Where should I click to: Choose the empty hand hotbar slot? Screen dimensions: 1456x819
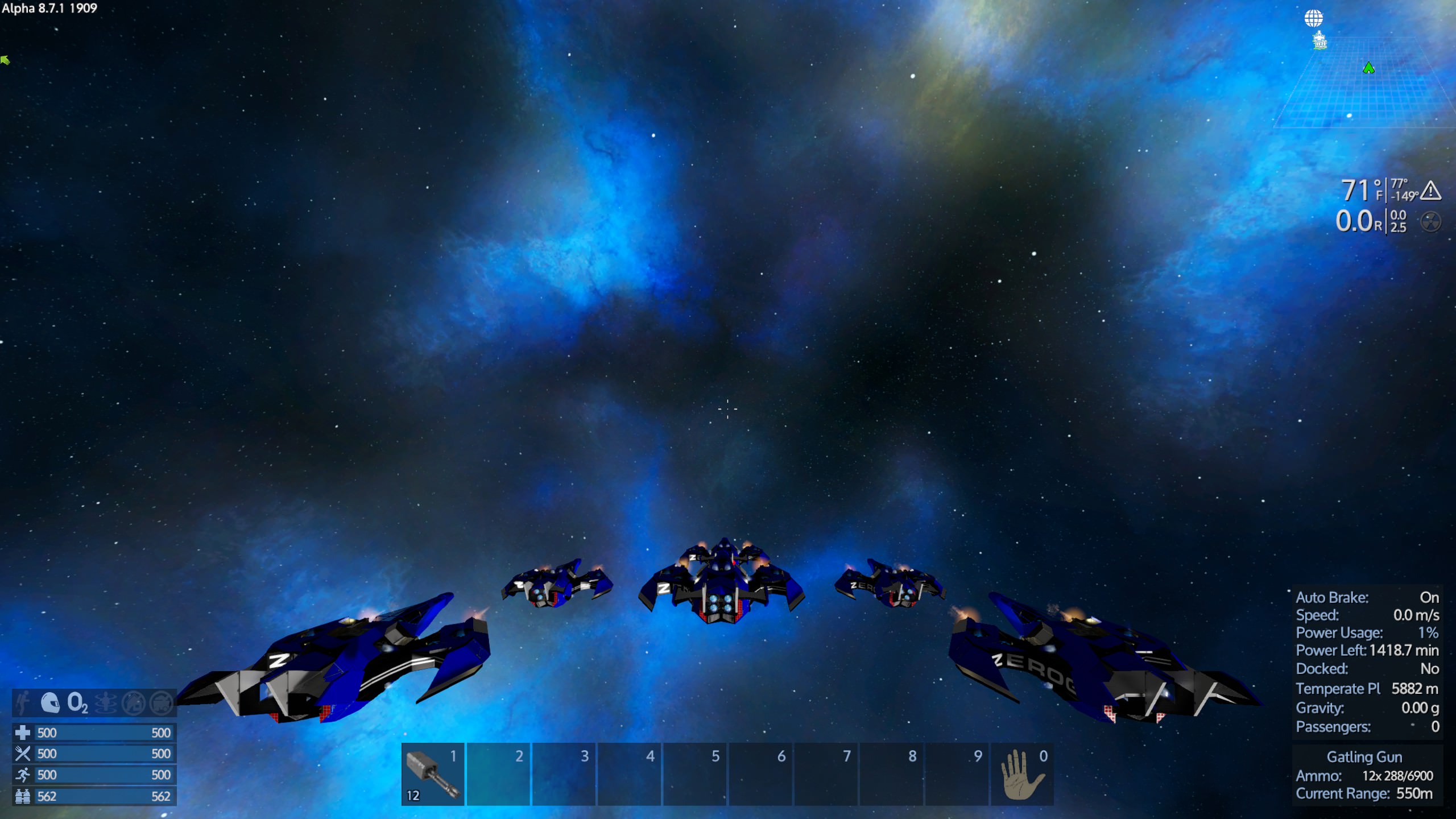click(x=1022, y=774)
